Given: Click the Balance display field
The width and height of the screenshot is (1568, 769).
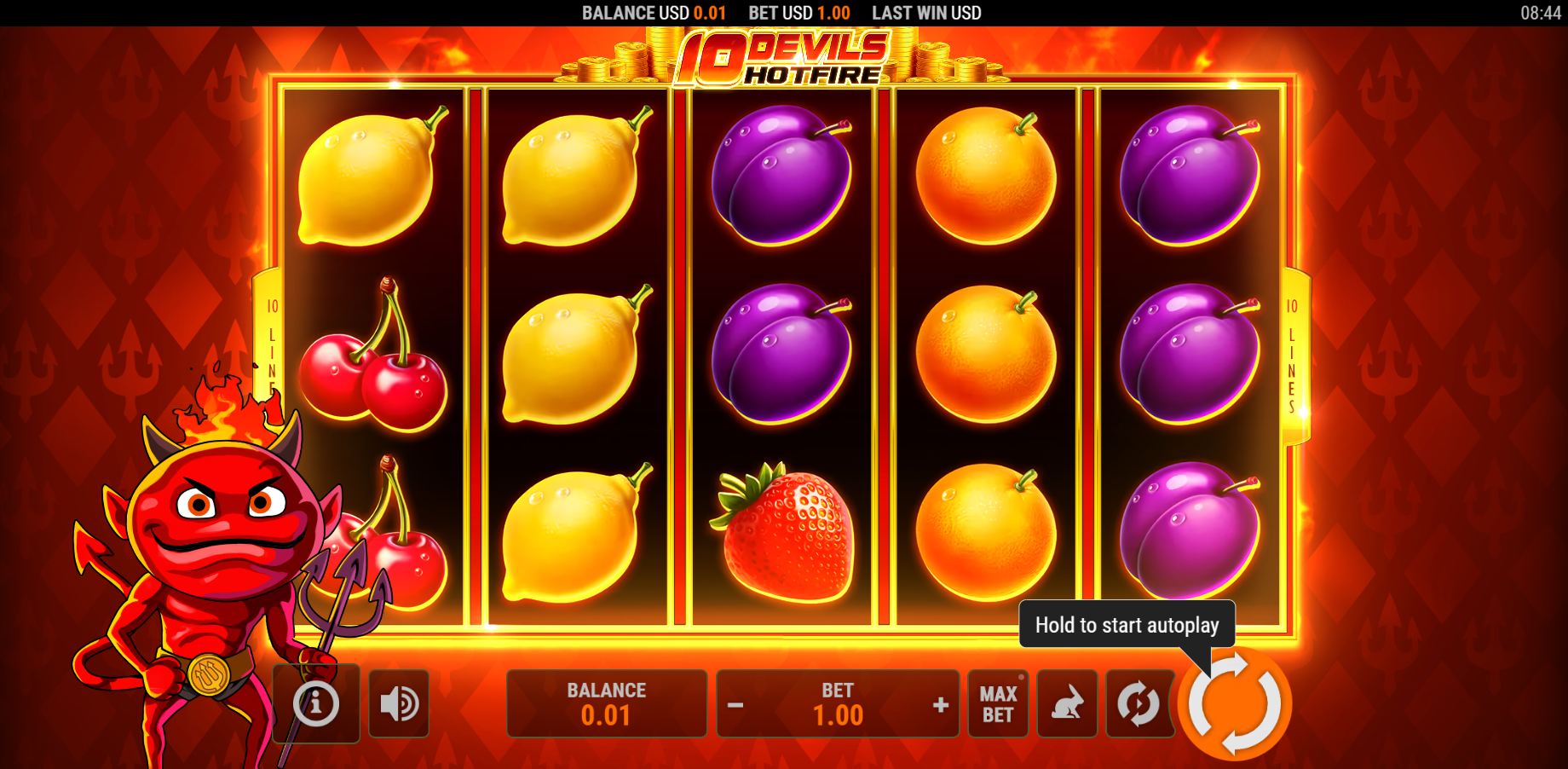Looking at the screenshot, I should [607, 703].
